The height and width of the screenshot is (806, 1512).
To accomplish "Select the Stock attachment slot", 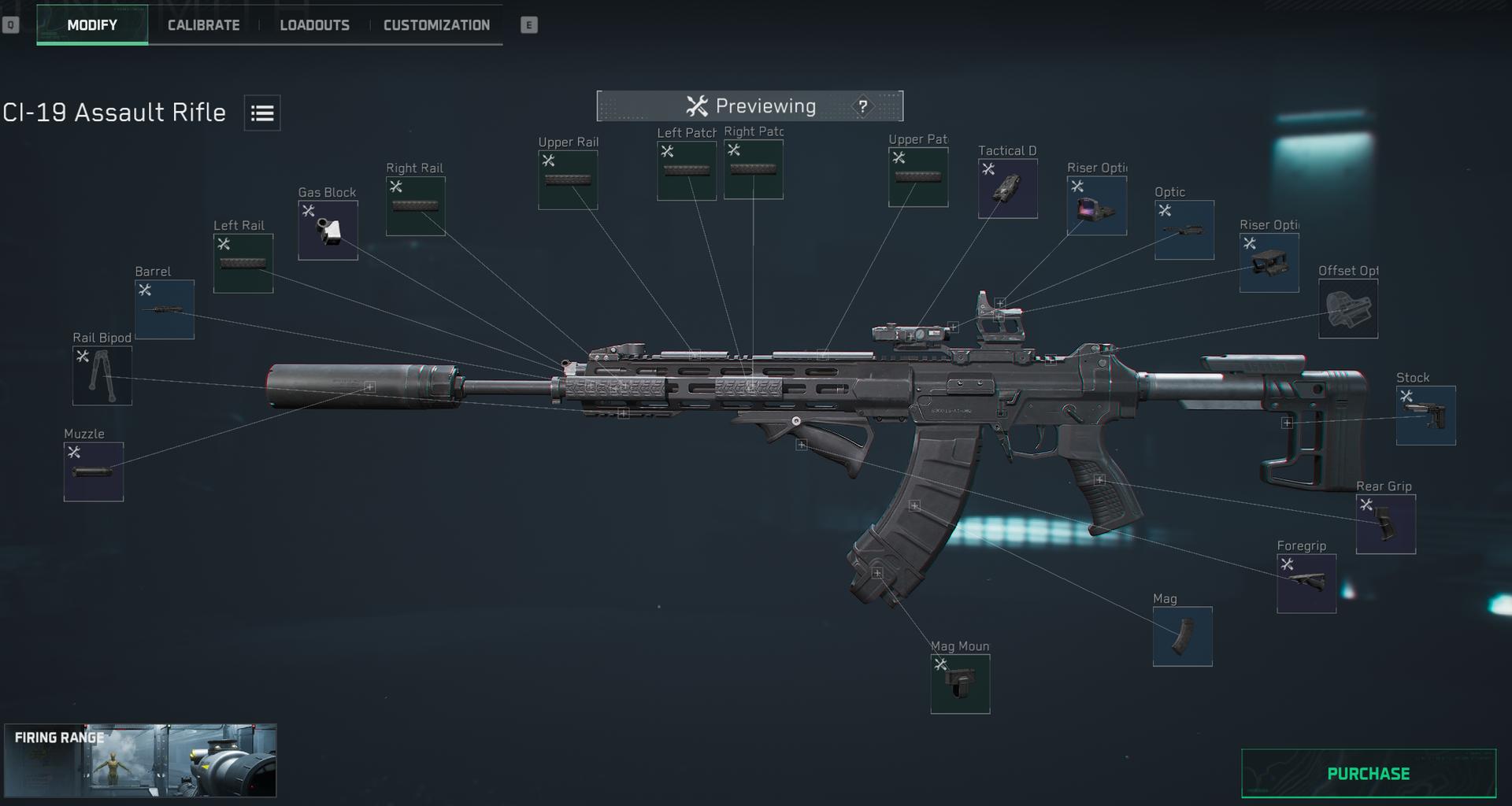I will point(1426,415).
